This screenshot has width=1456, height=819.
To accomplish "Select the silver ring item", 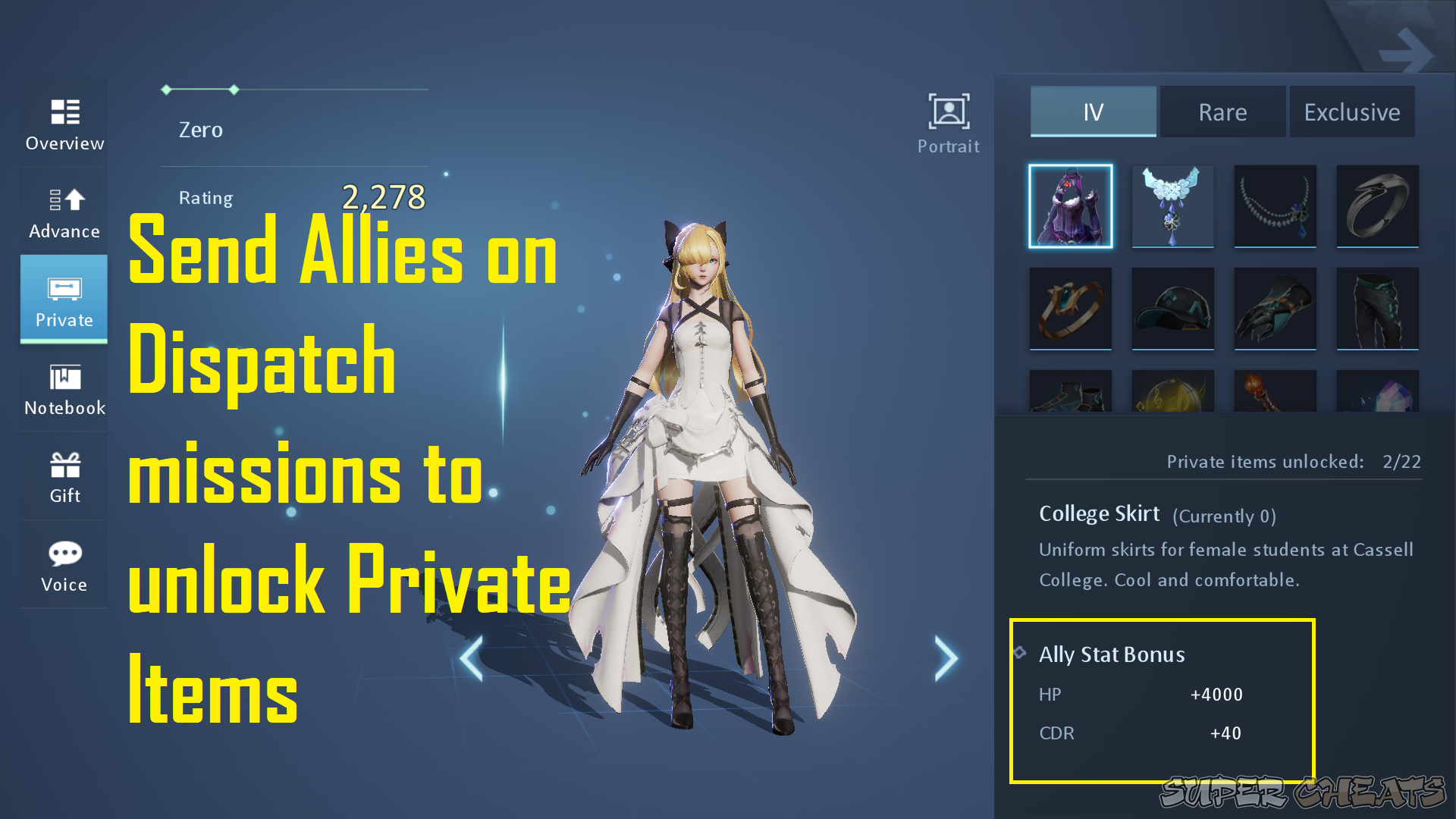I will pyautogui.click(x=1377, y=206).
